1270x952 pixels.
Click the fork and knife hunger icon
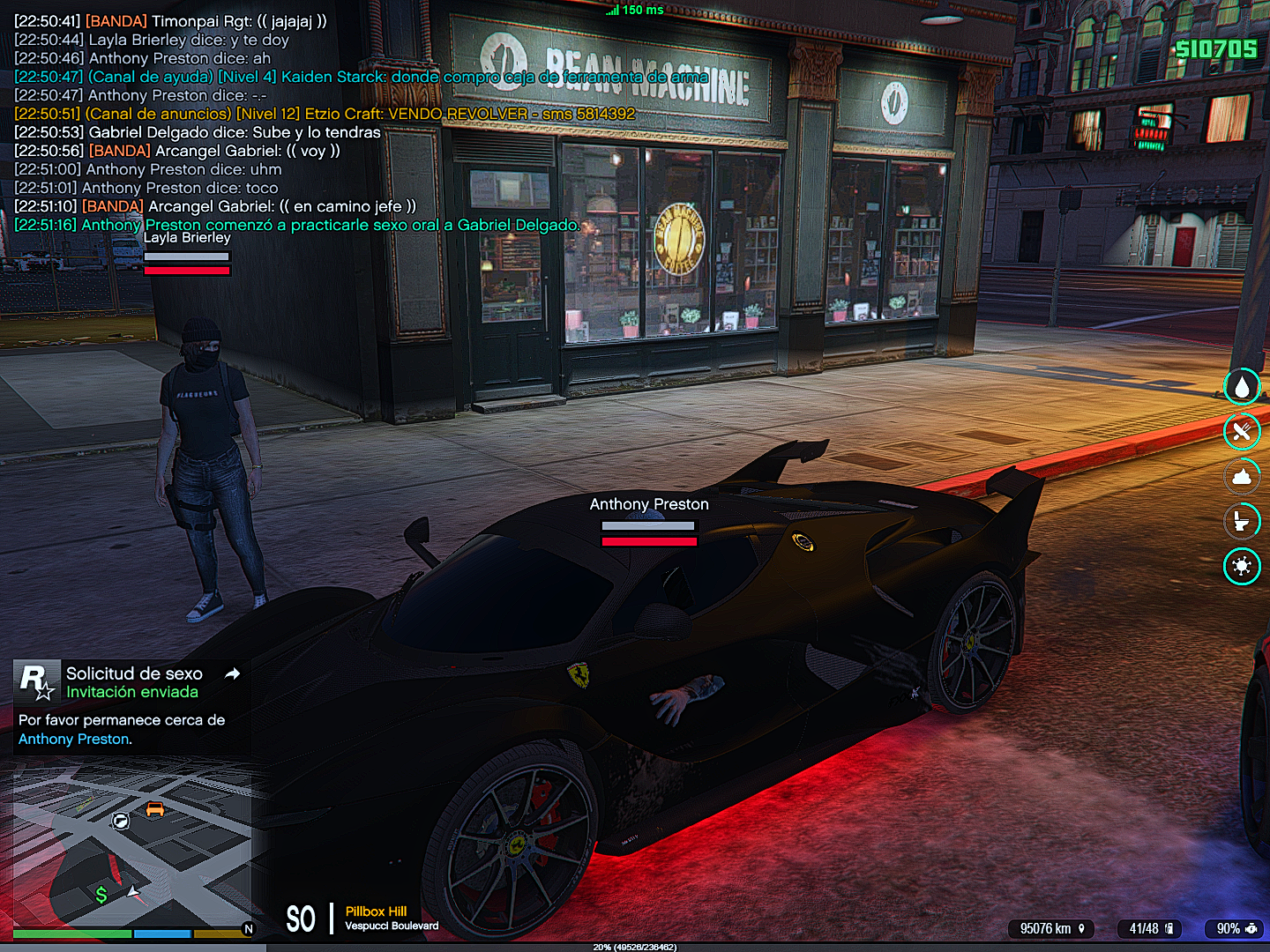click(1242, 431)
